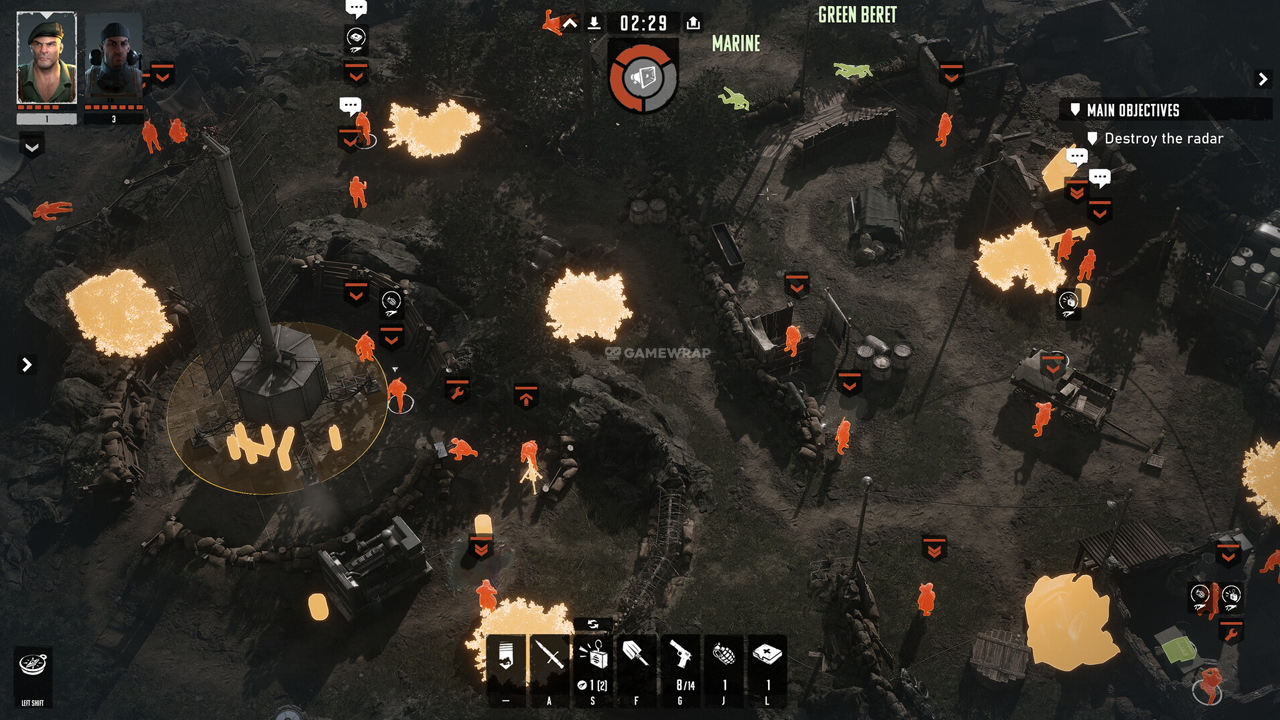
Task: Expand the arrow below the Green Beret portrait
Action: [x=31, y=147]
